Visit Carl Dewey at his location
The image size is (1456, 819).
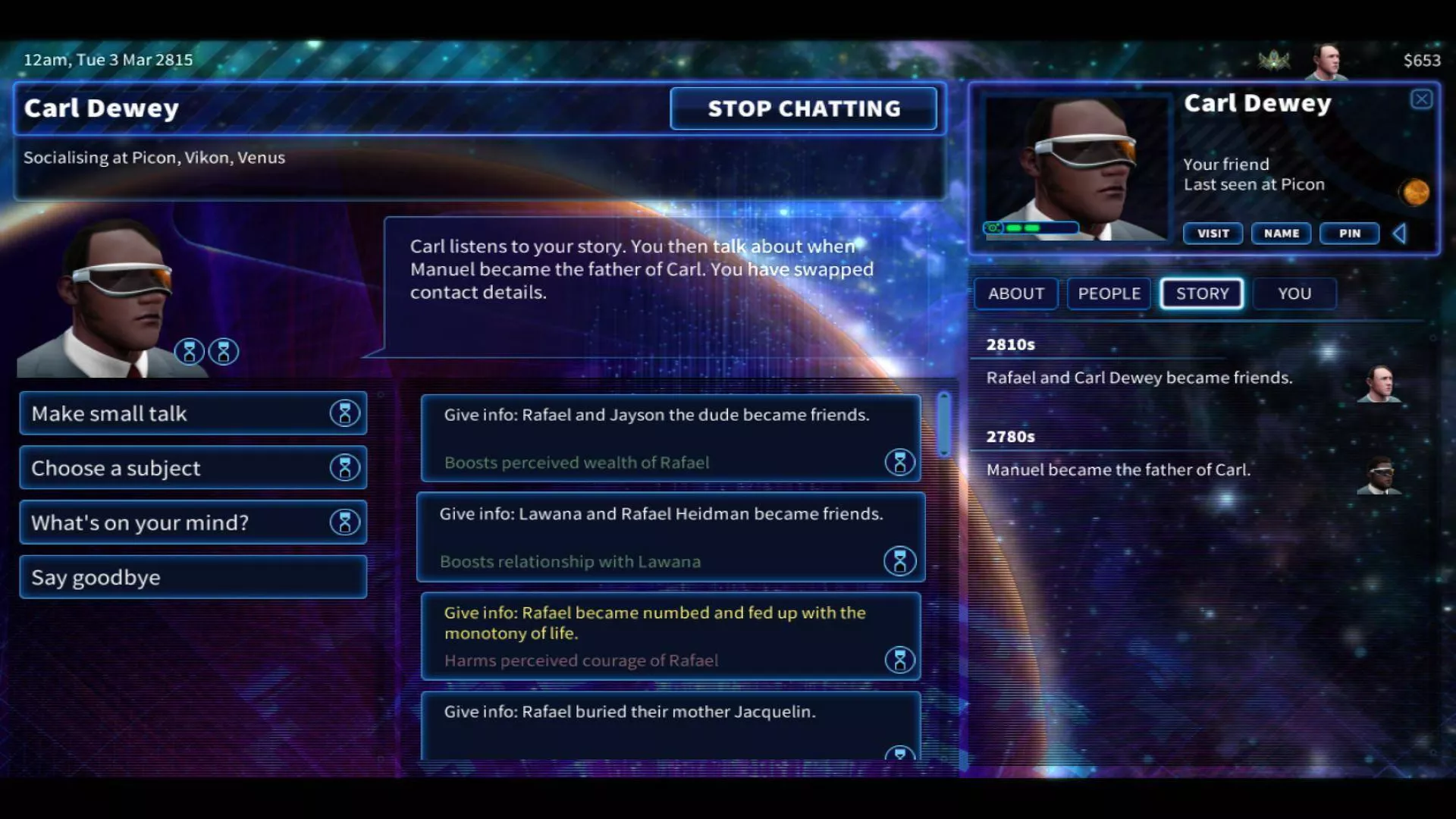[1213, 234]
